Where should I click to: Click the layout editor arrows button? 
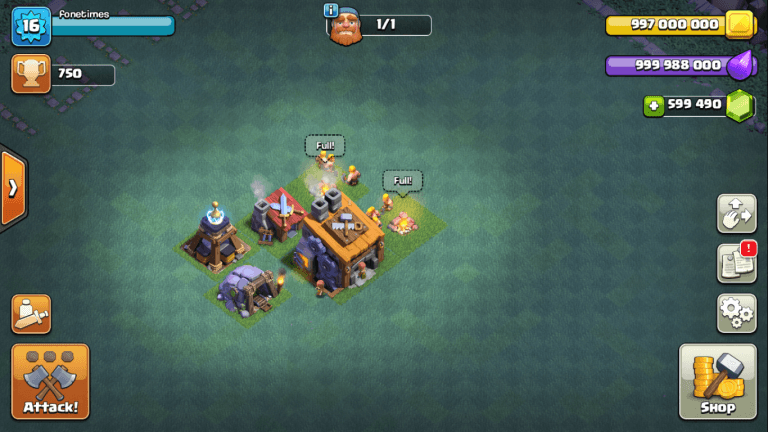736,213
